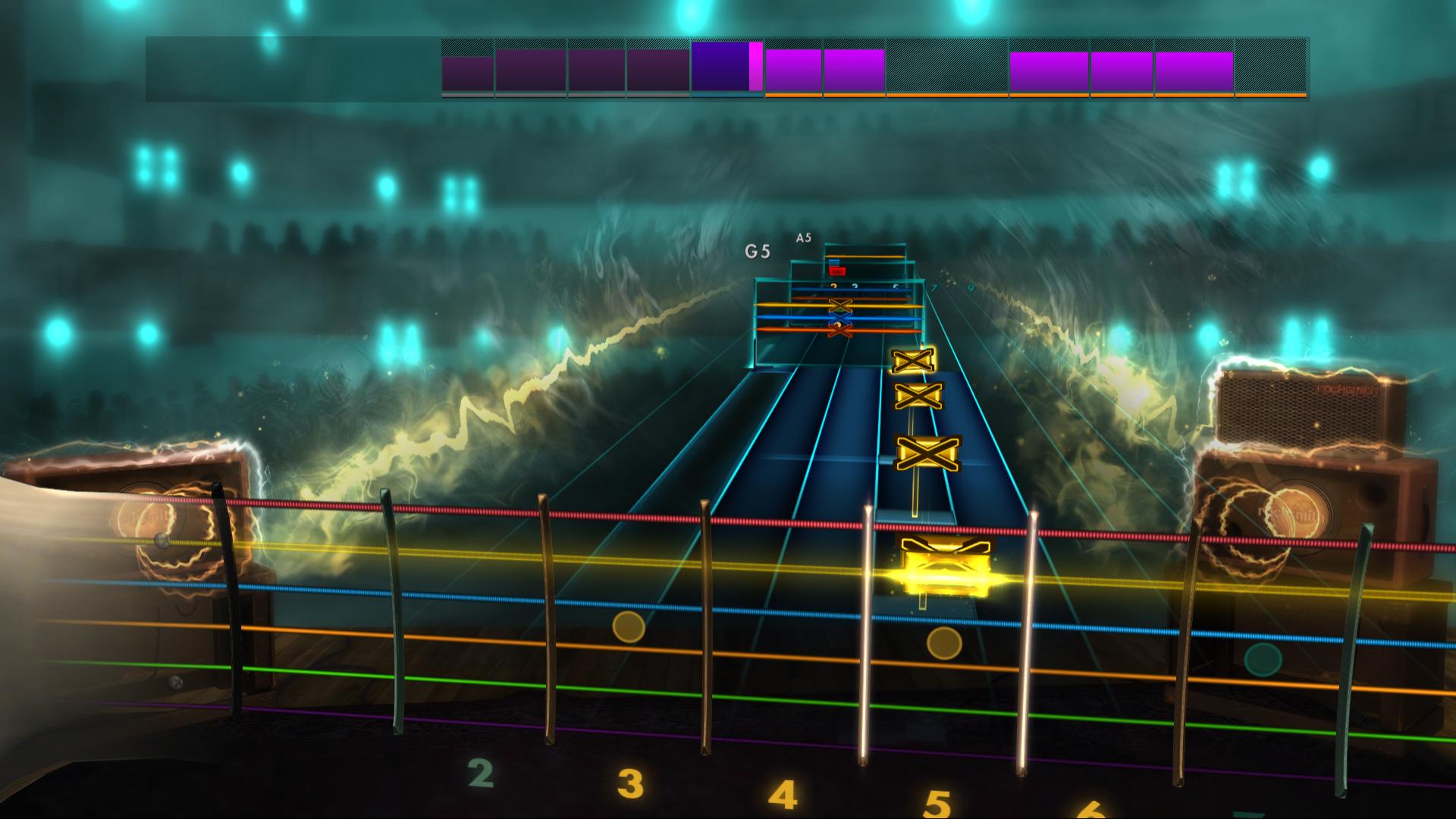Image resolution: width=1456 pixels, height=819 pixels.
Task: Select the yellow X inside the G5 chord box
Action: 841,306
